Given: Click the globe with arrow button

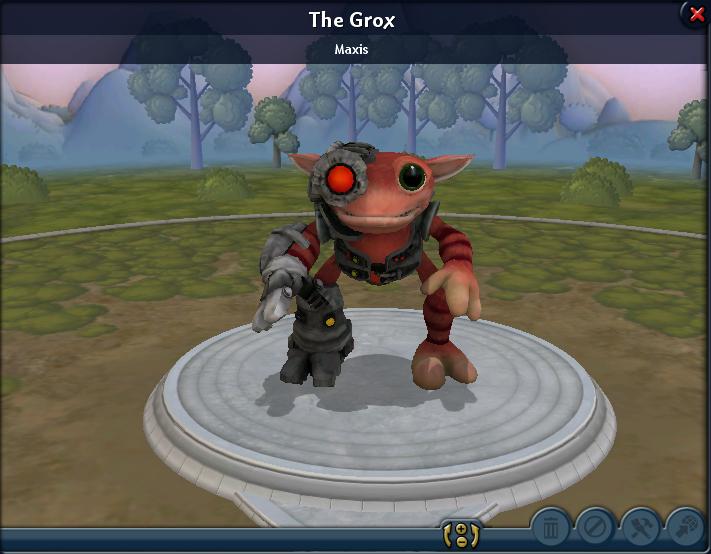Looking at the screenshot, I should (686, 526).
